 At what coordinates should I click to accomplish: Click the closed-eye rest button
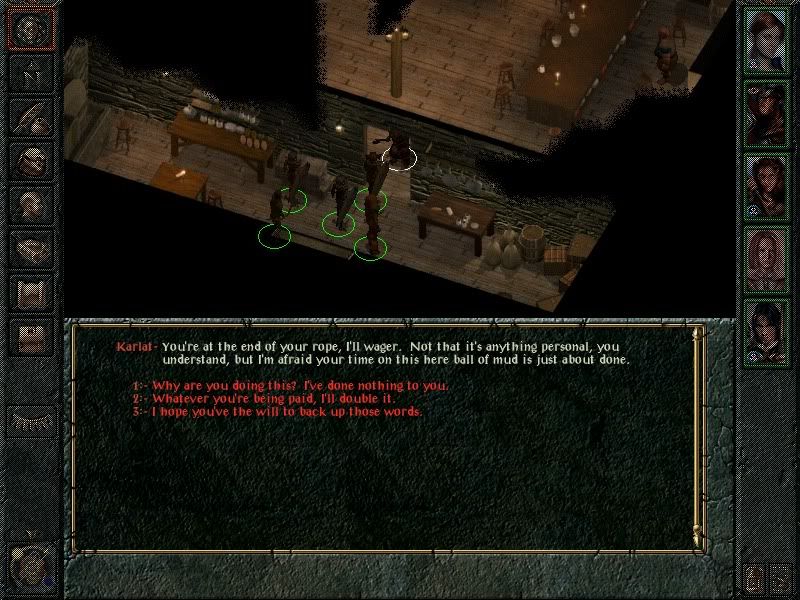[x=29, y=420]
